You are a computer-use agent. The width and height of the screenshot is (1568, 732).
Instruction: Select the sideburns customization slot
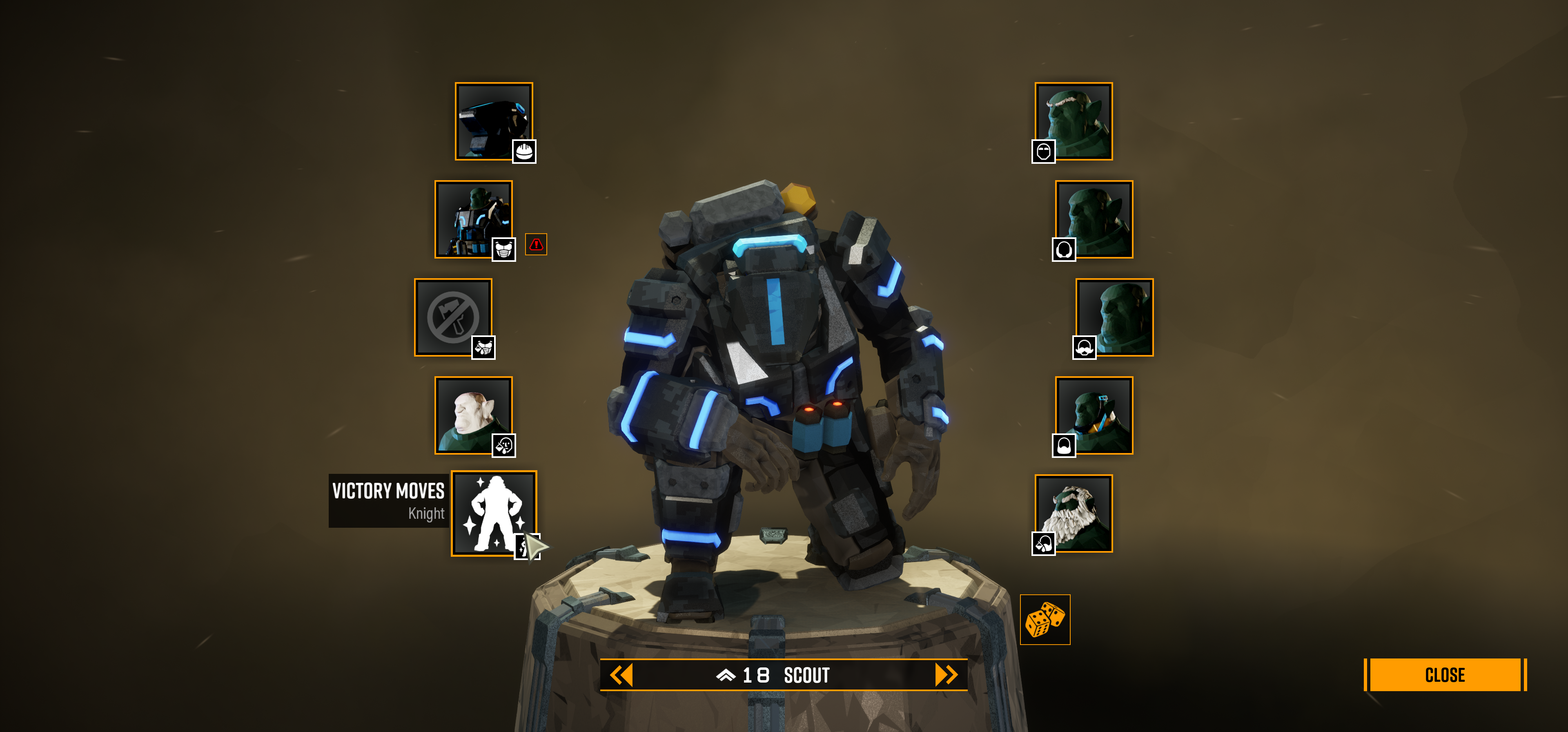pyautogui.click(x=1094, y=219)
